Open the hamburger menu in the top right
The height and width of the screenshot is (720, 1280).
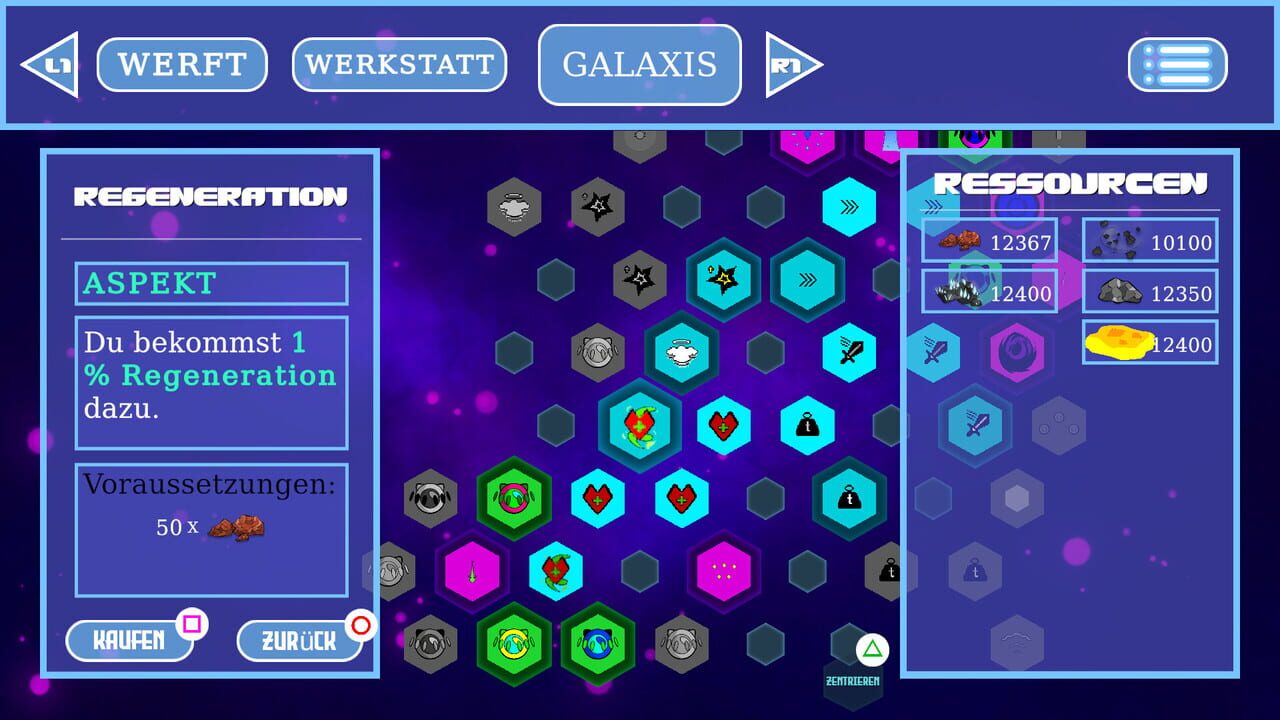click(1178, 64)
